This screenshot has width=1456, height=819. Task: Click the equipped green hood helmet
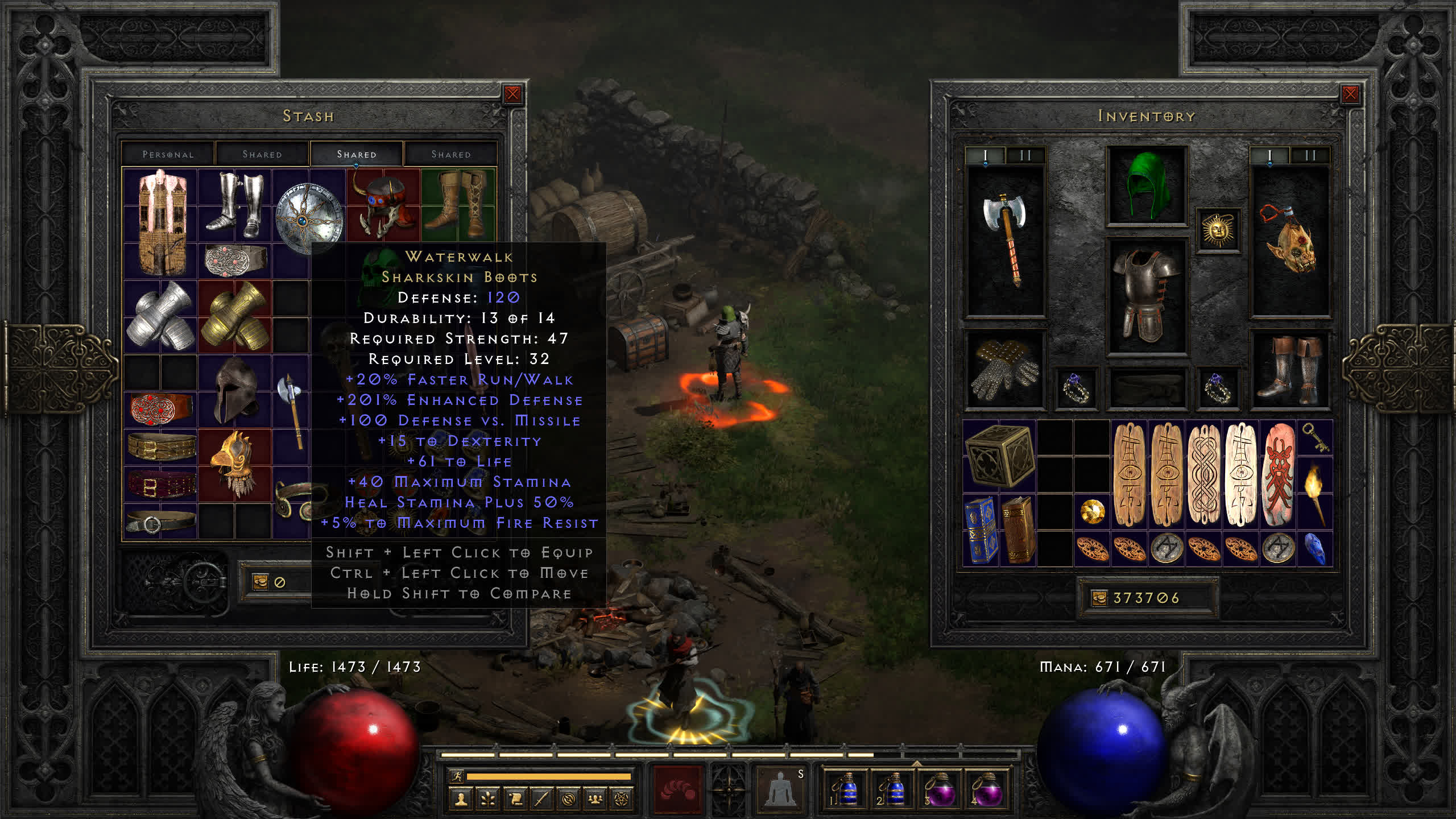click(x=1146, y=185)
